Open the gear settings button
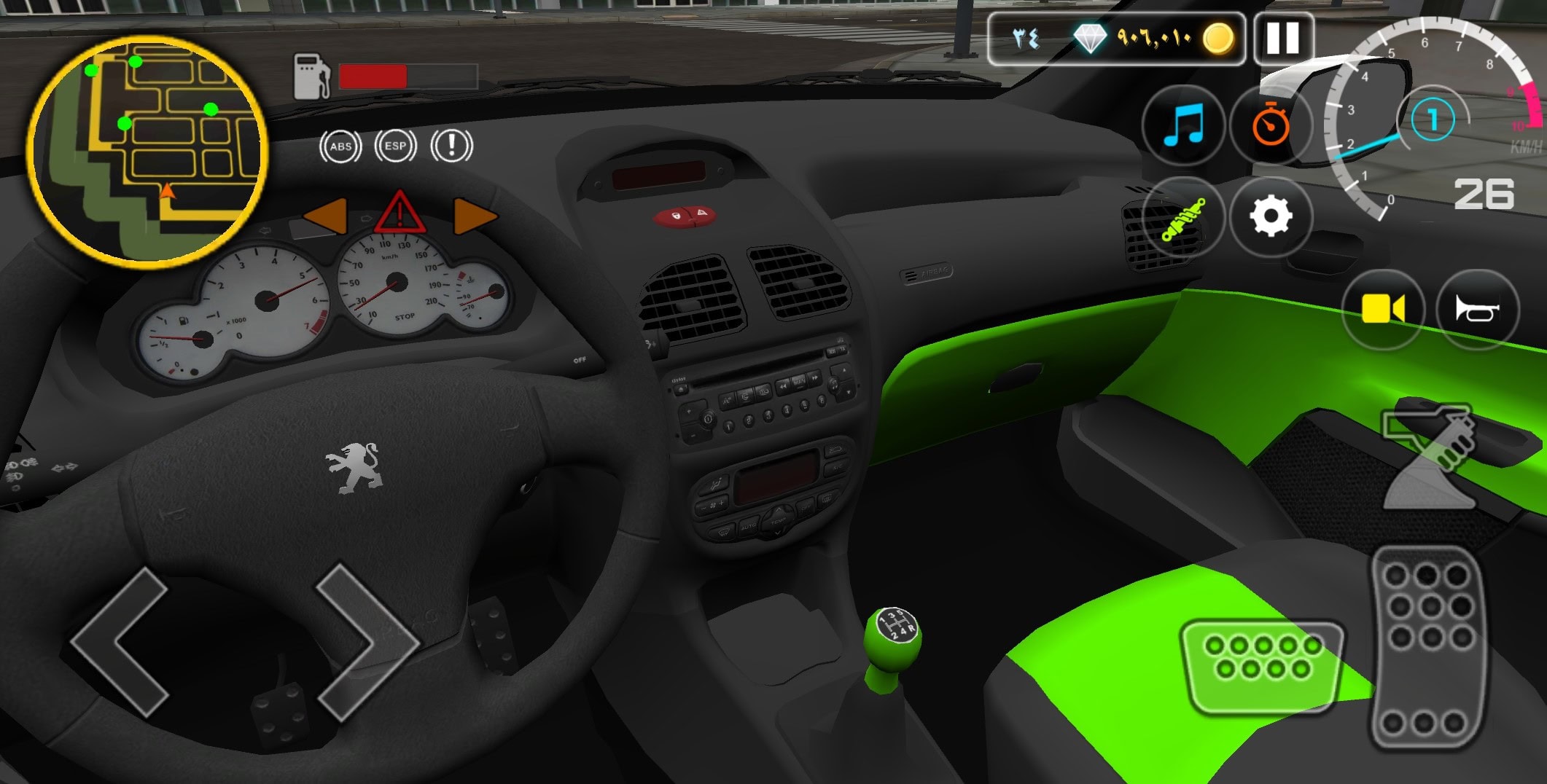The height and width of the screenshot is (784, 1547). [1271, 217]
